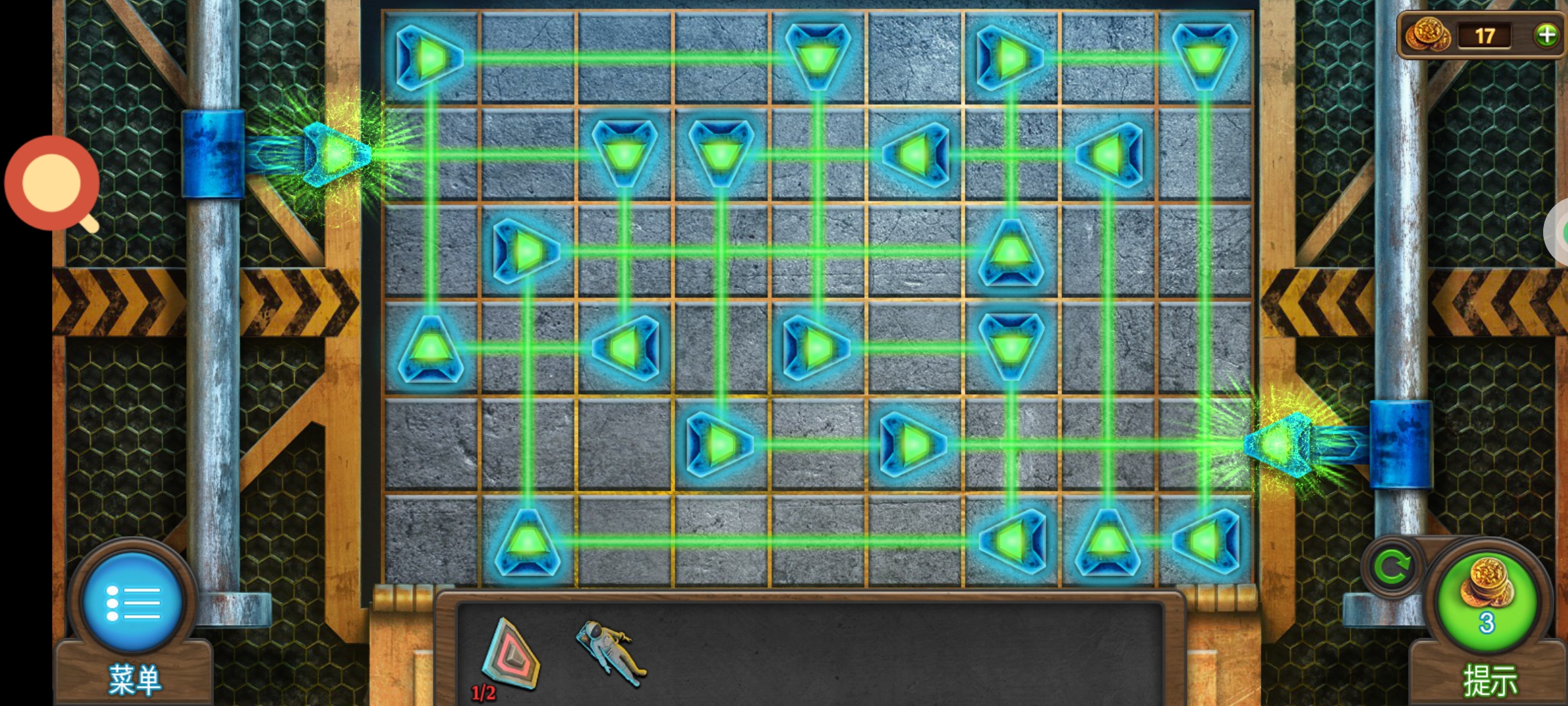1568x706 pixels.
Task: Select the astronaut figure inventory item
Action: [x=610, y=652]
